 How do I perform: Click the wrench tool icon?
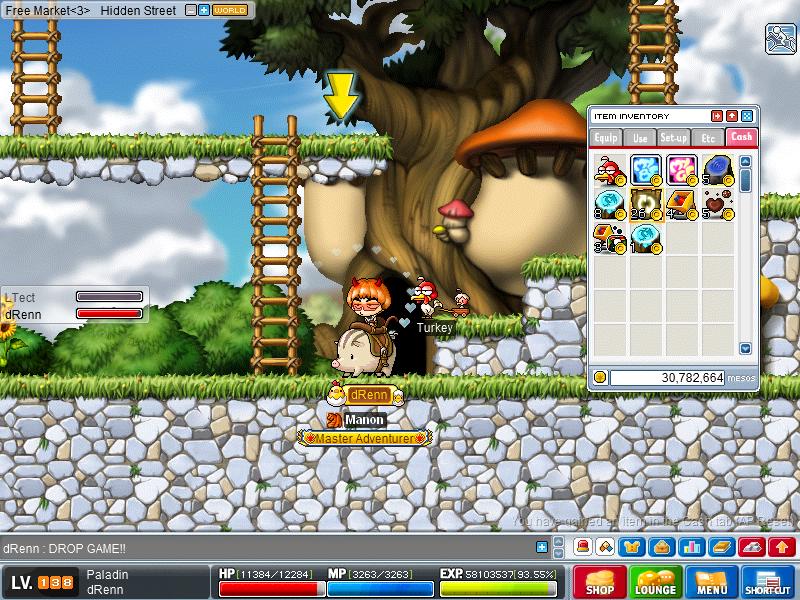[x=779, y=38]
